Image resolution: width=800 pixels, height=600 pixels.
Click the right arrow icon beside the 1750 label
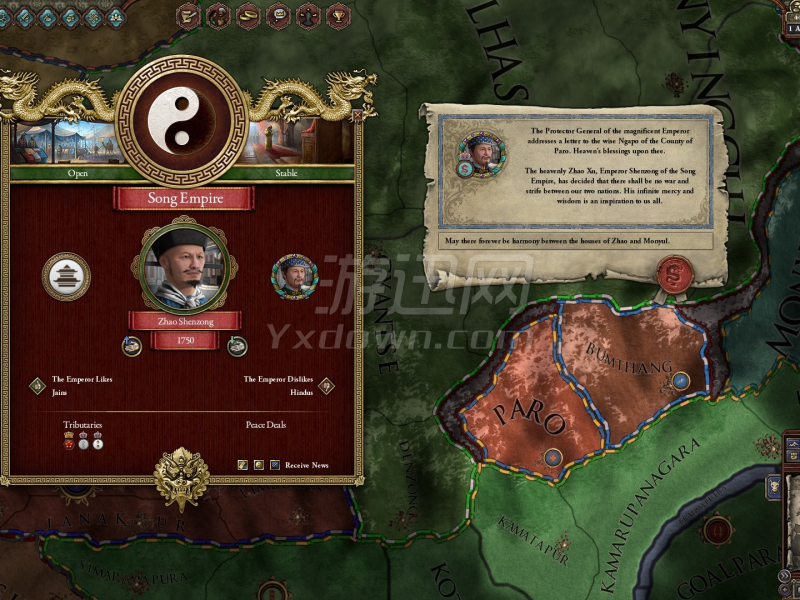click(237, 346)
